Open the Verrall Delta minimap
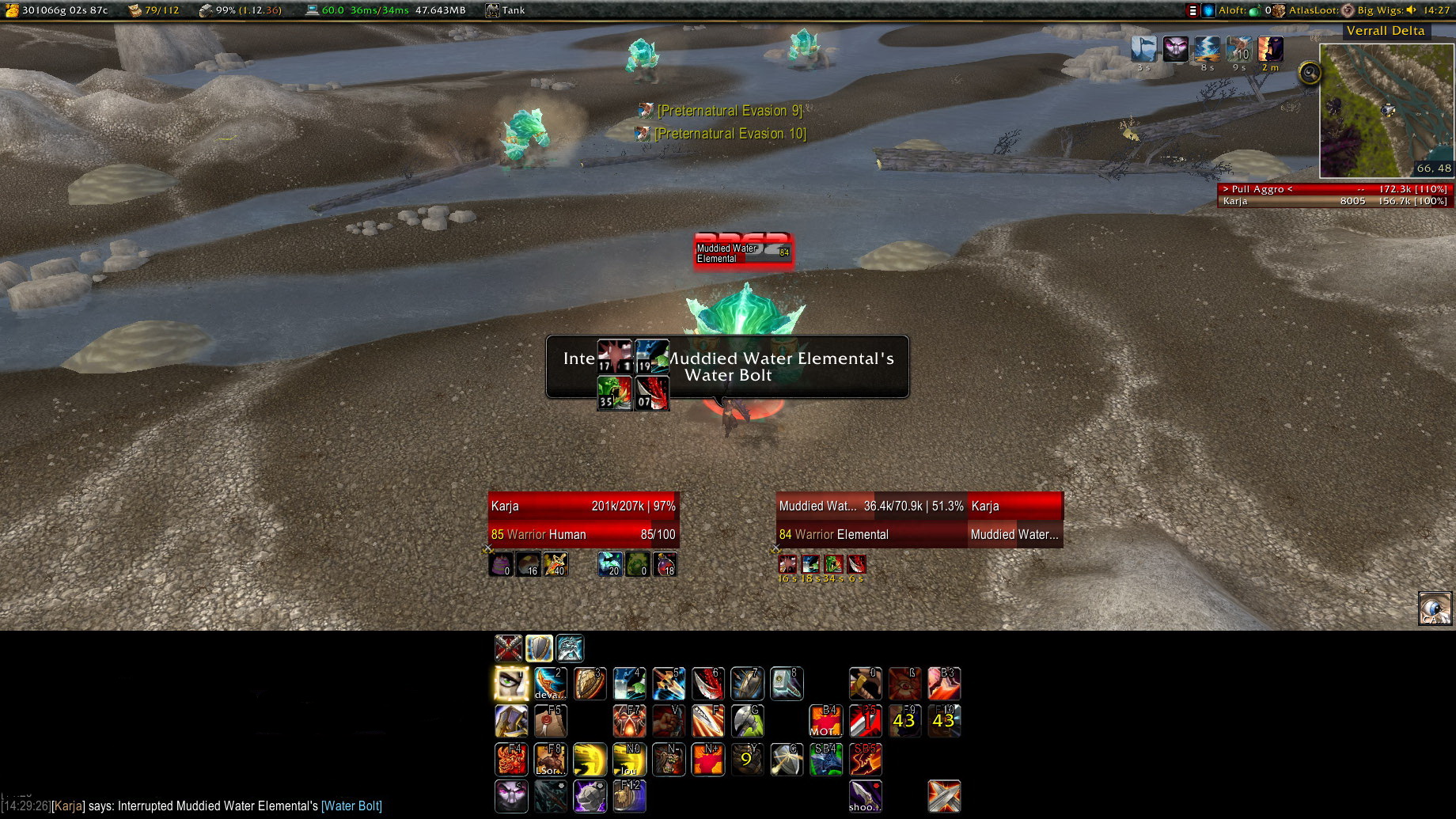The width and height of the screenshot is (1456, 819). click(1386, 110)
